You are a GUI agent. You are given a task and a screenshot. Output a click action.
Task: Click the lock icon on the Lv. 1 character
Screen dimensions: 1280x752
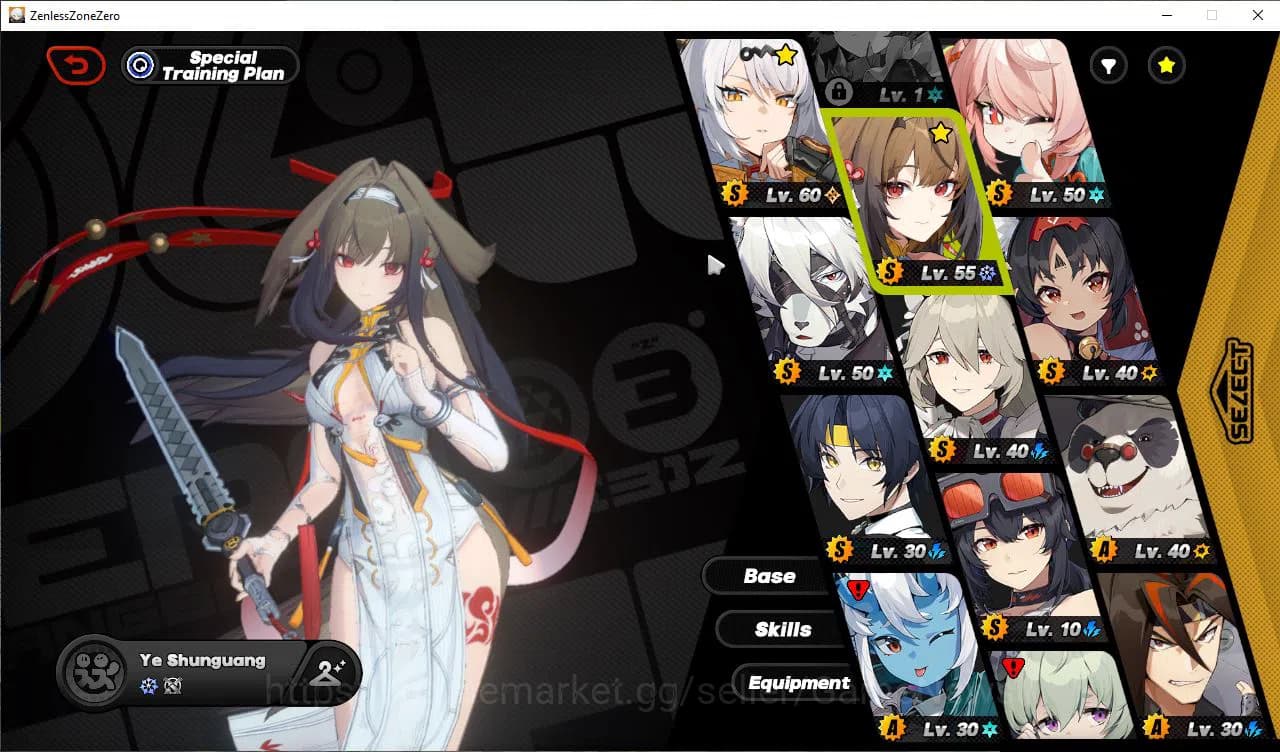(840, 92)
